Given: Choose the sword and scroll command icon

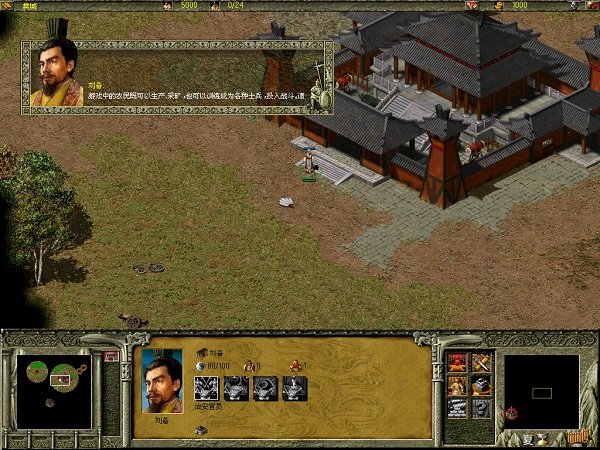Looking at the screenshot, I should pyautogui.click(x=481, y=362).
